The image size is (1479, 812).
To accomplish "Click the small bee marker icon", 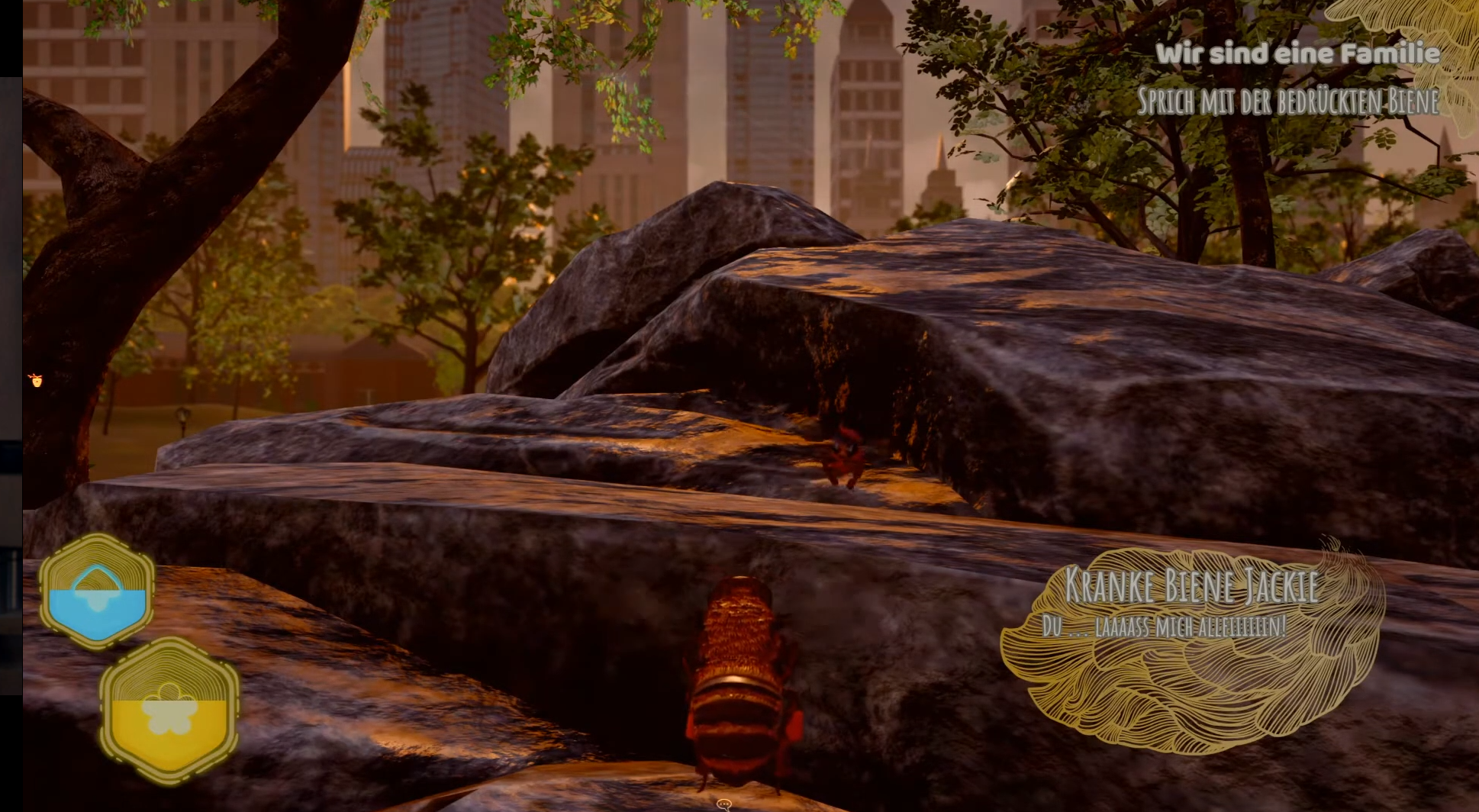I will pos(36,379).
